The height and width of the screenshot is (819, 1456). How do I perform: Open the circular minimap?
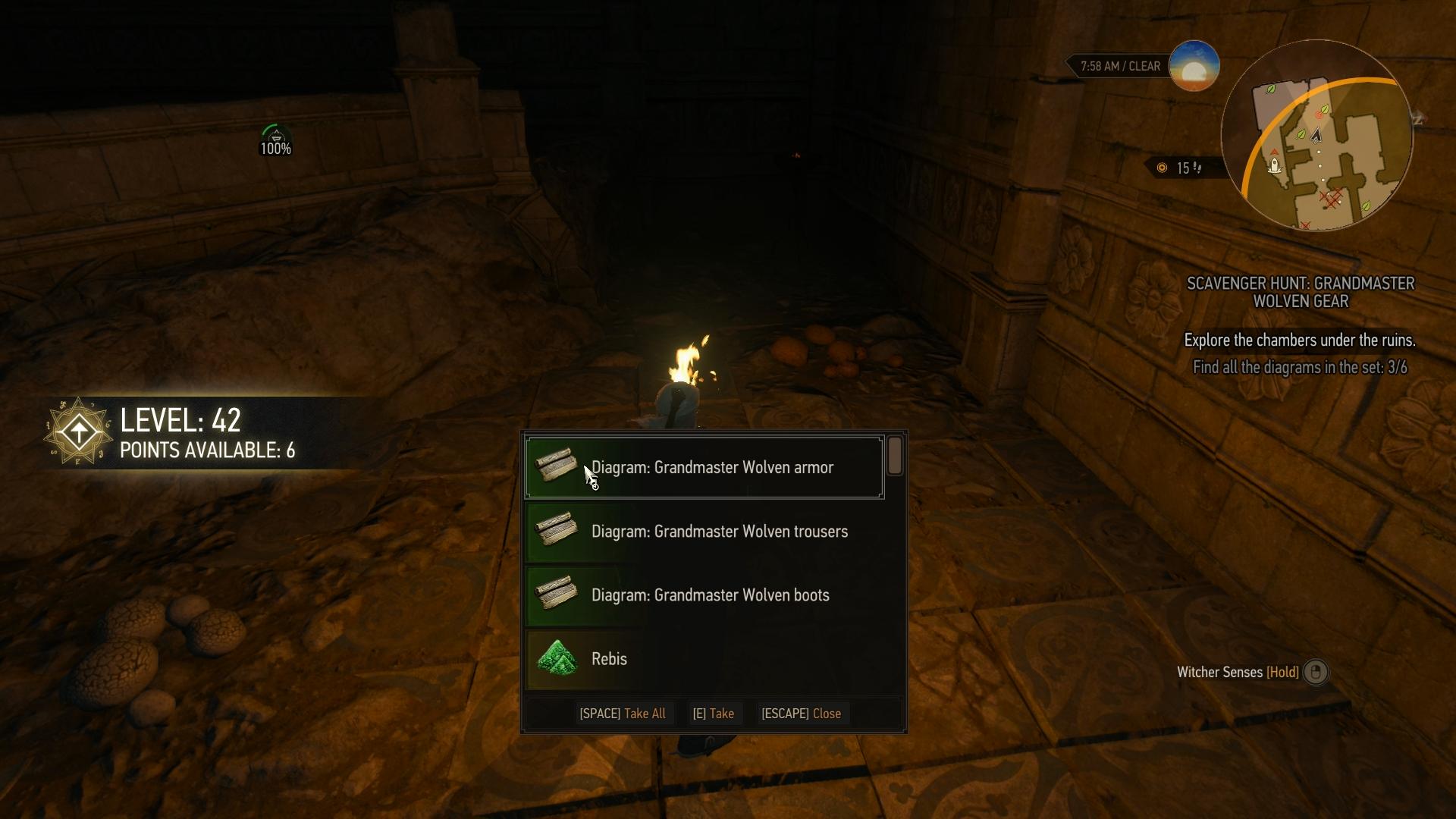pyautogui.click(x=1316, y=136)
